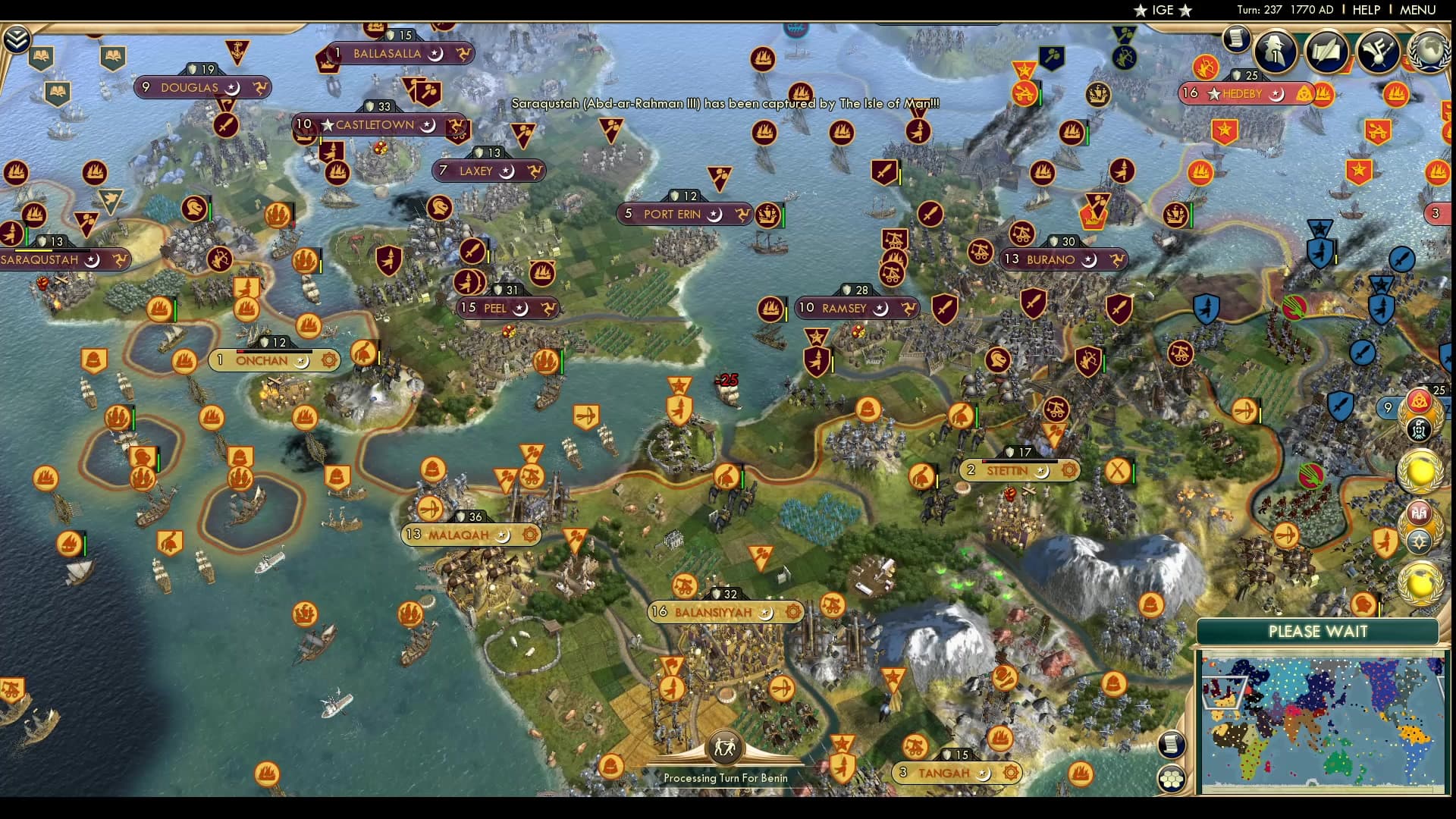1456x819 pixels.
Task: Open the Balansiyyah city banner
Action: 714,612
